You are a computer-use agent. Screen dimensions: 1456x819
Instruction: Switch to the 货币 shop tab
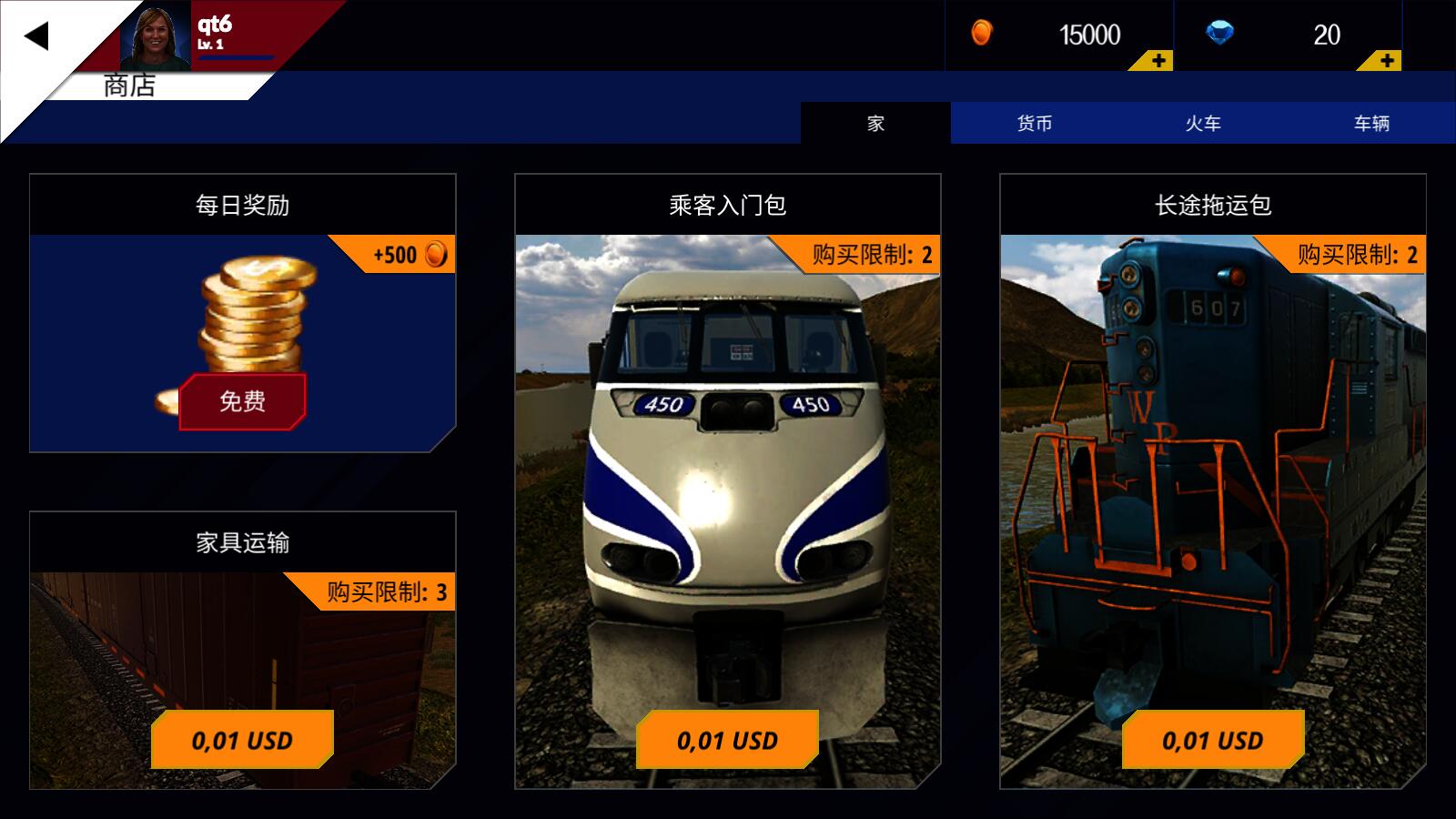(1035, 125)
